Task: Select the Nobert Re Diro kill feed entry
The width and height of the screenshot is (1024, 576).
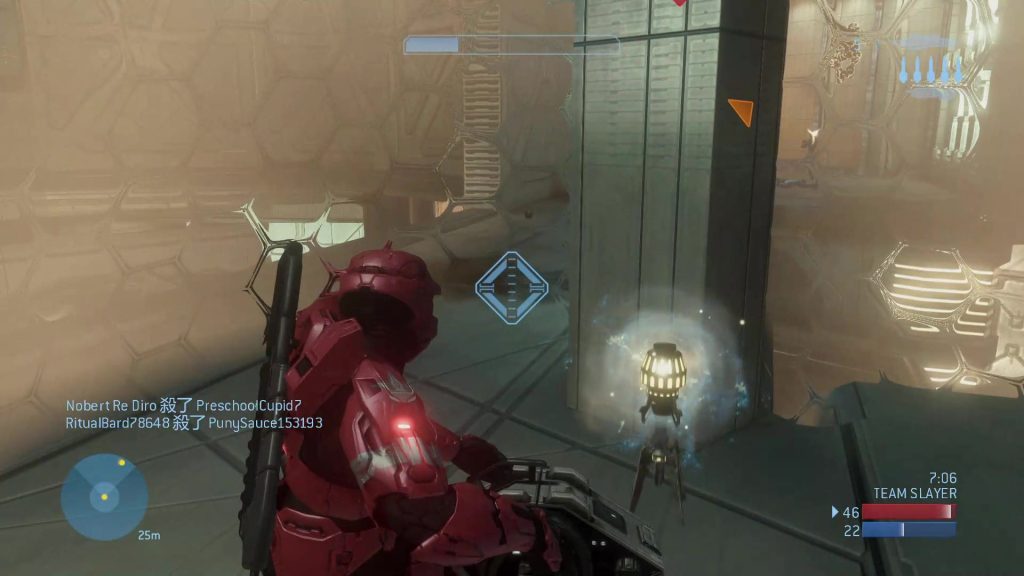Action: 184,406
